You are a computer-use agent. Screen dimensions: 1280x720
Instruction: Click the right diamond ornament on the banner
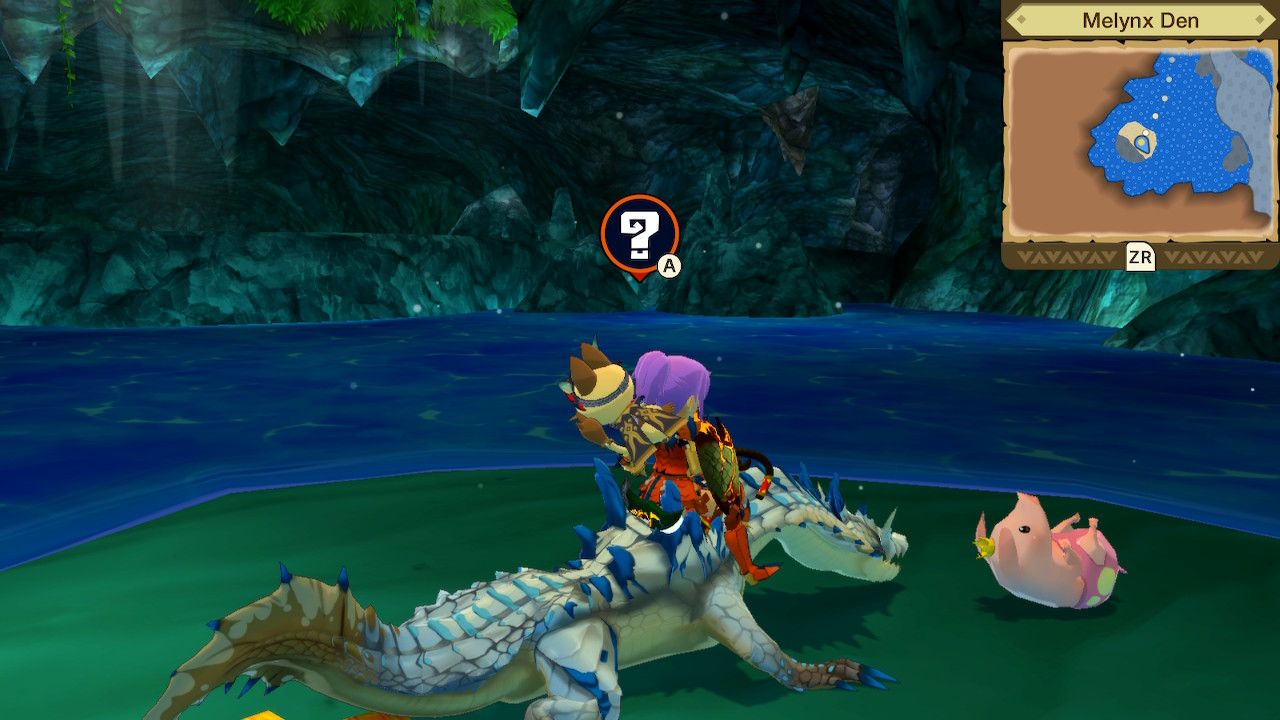[x=1259, y=17]
